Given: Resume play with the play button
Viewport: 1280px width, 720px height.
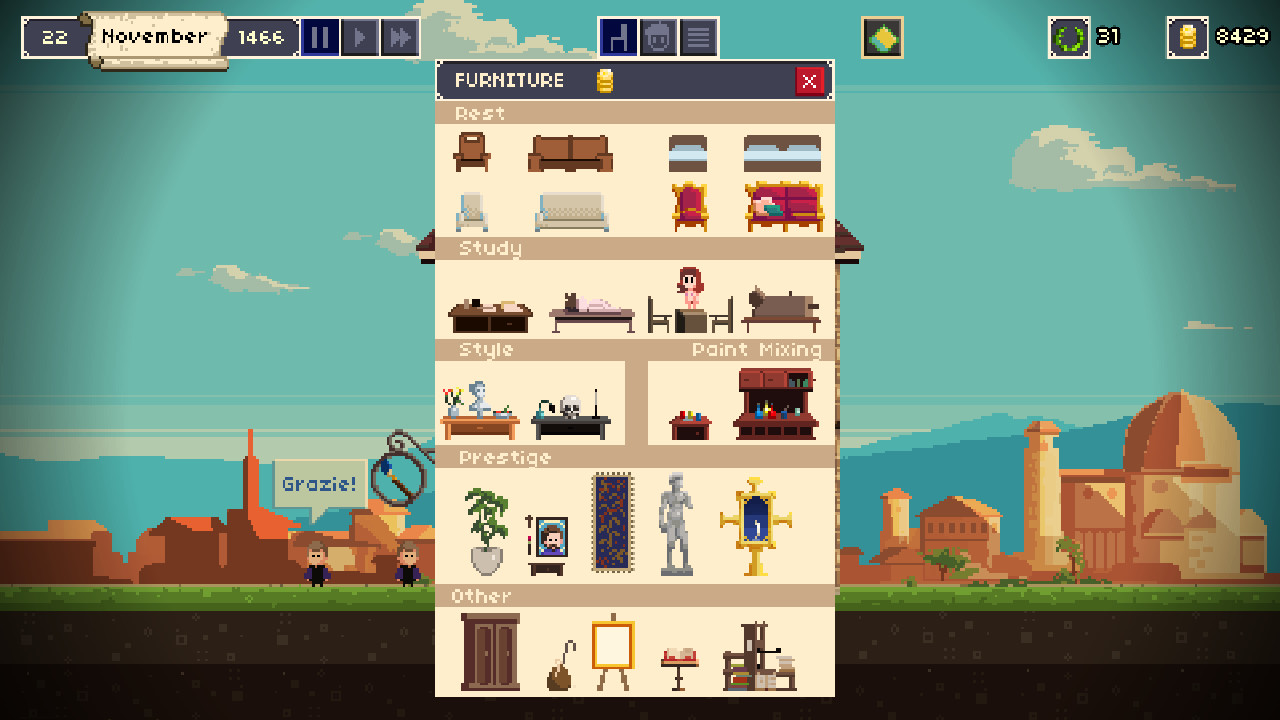Looking at the screenshot, I should 360,37.
